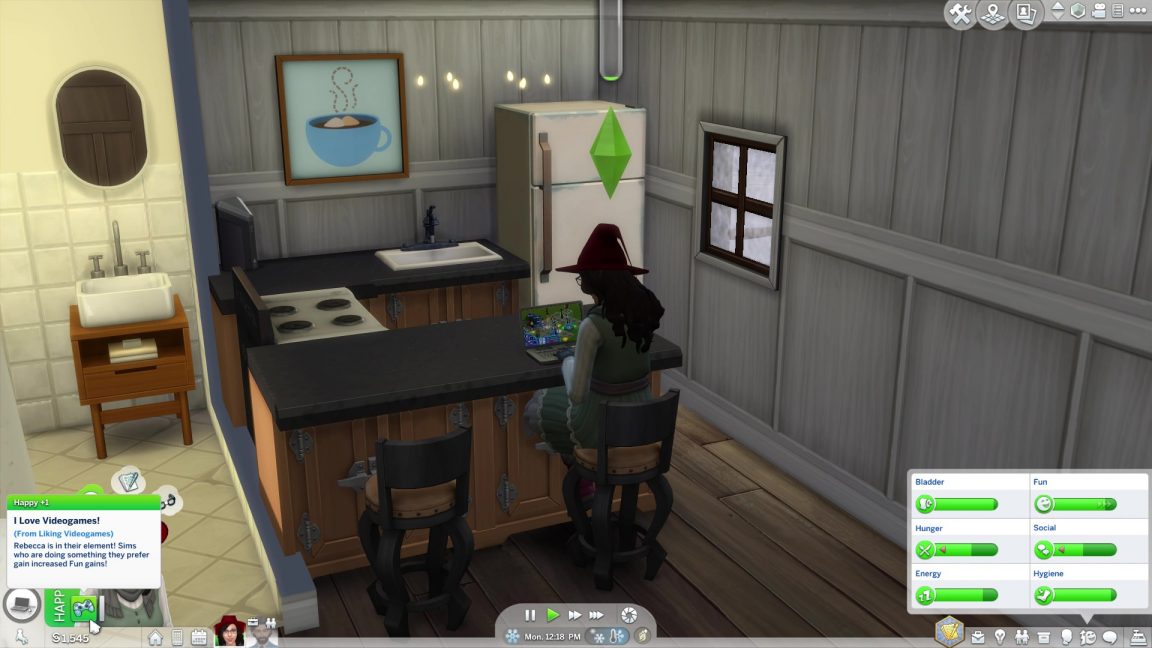Switch to fast forward speed

point(575,615)
